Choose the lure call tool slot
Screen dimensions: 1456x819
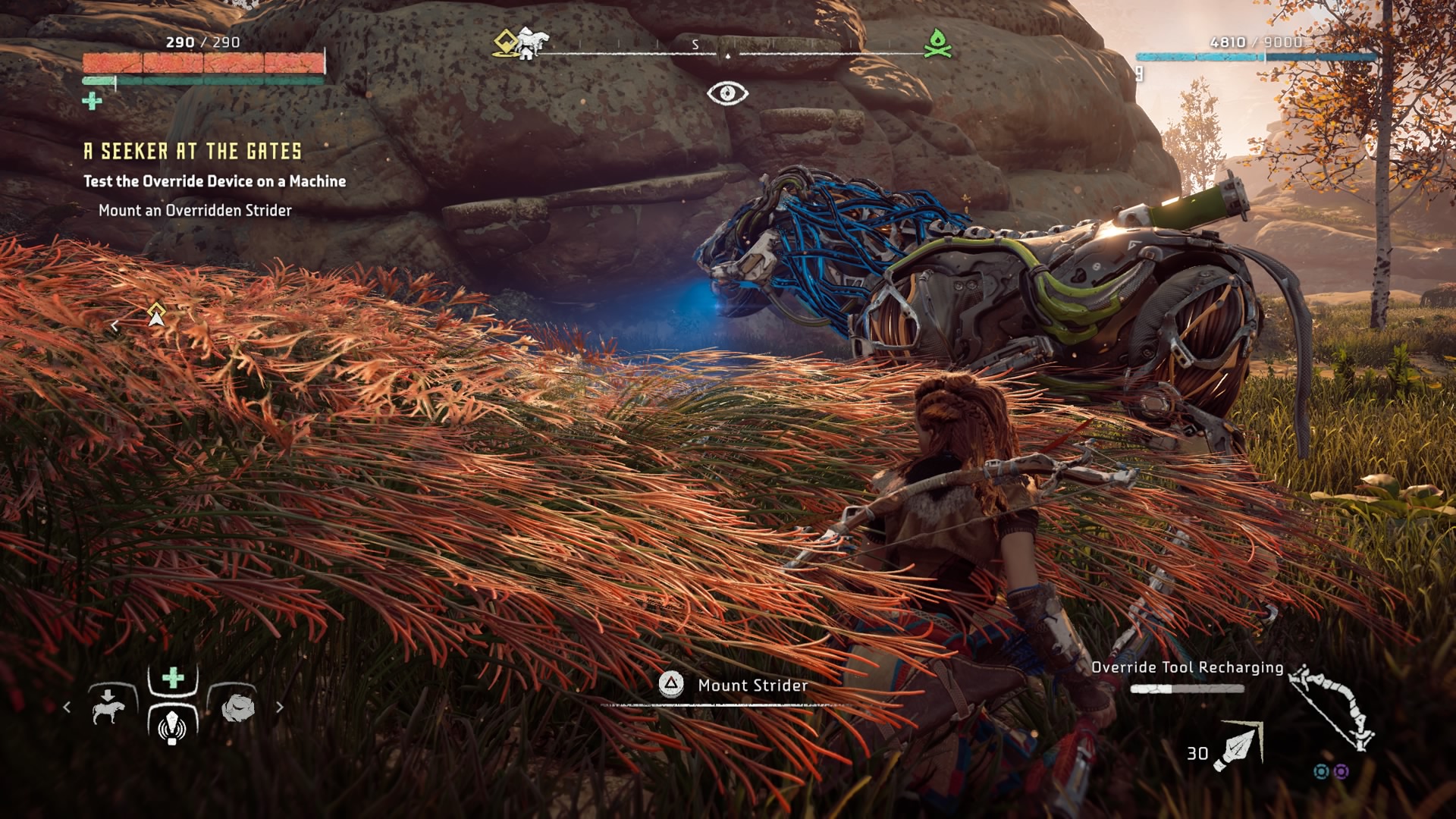[x=173, y=723]
